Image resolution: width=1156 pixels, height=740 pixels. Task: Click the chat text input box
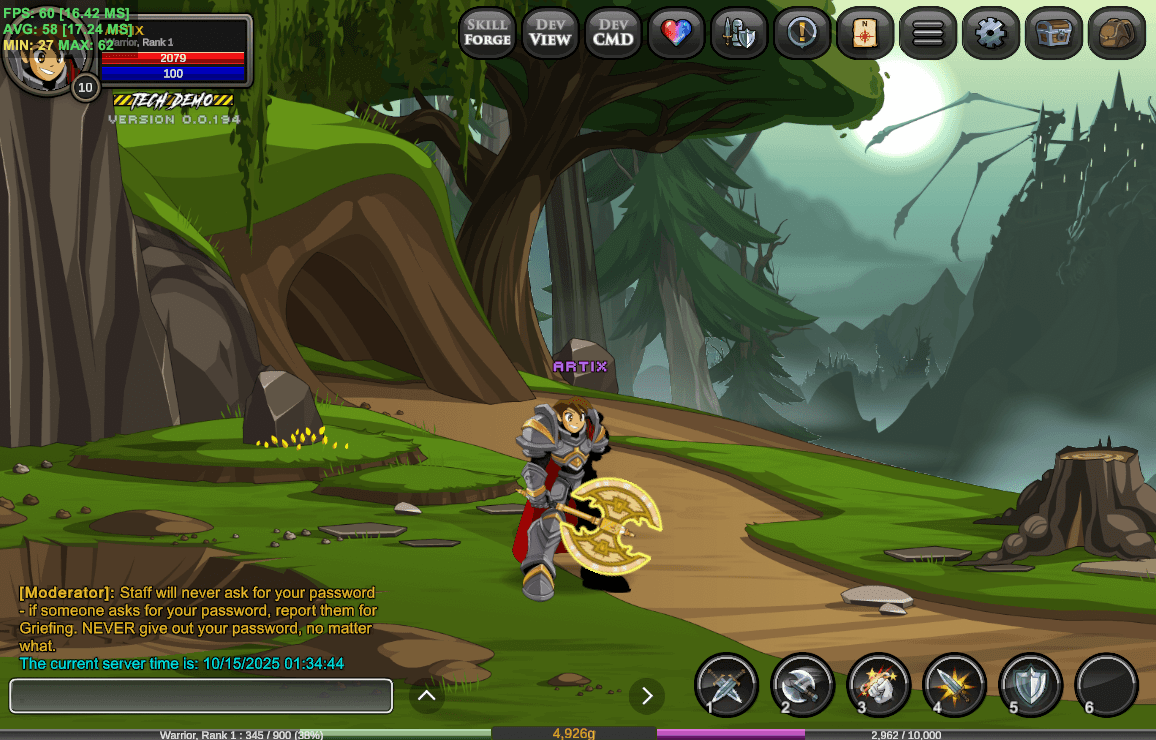pos(201,696)
